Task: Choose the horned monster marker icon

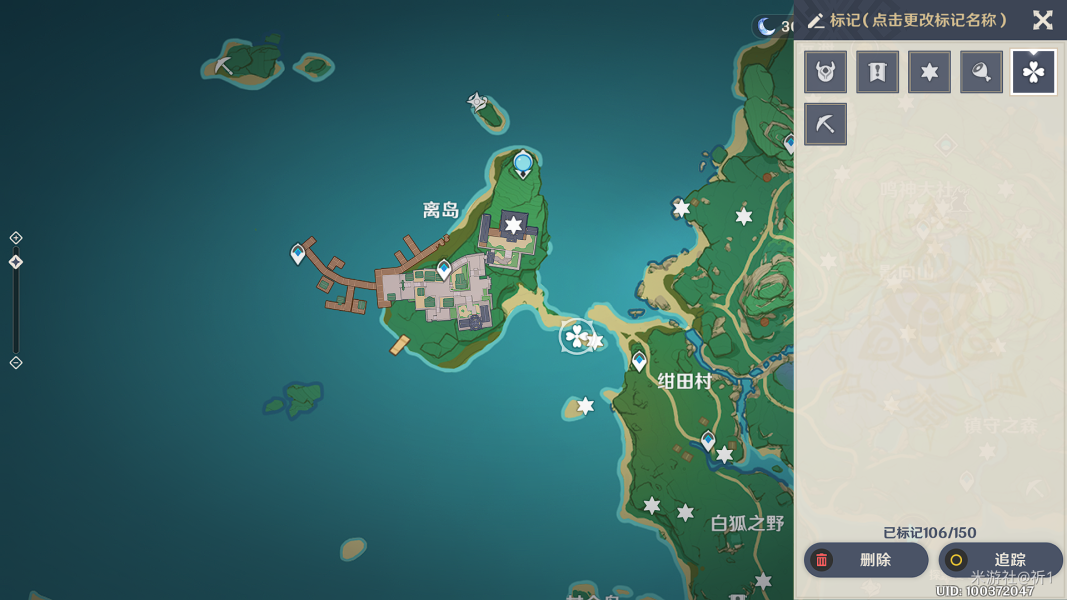Action: [x=826, y=72]
